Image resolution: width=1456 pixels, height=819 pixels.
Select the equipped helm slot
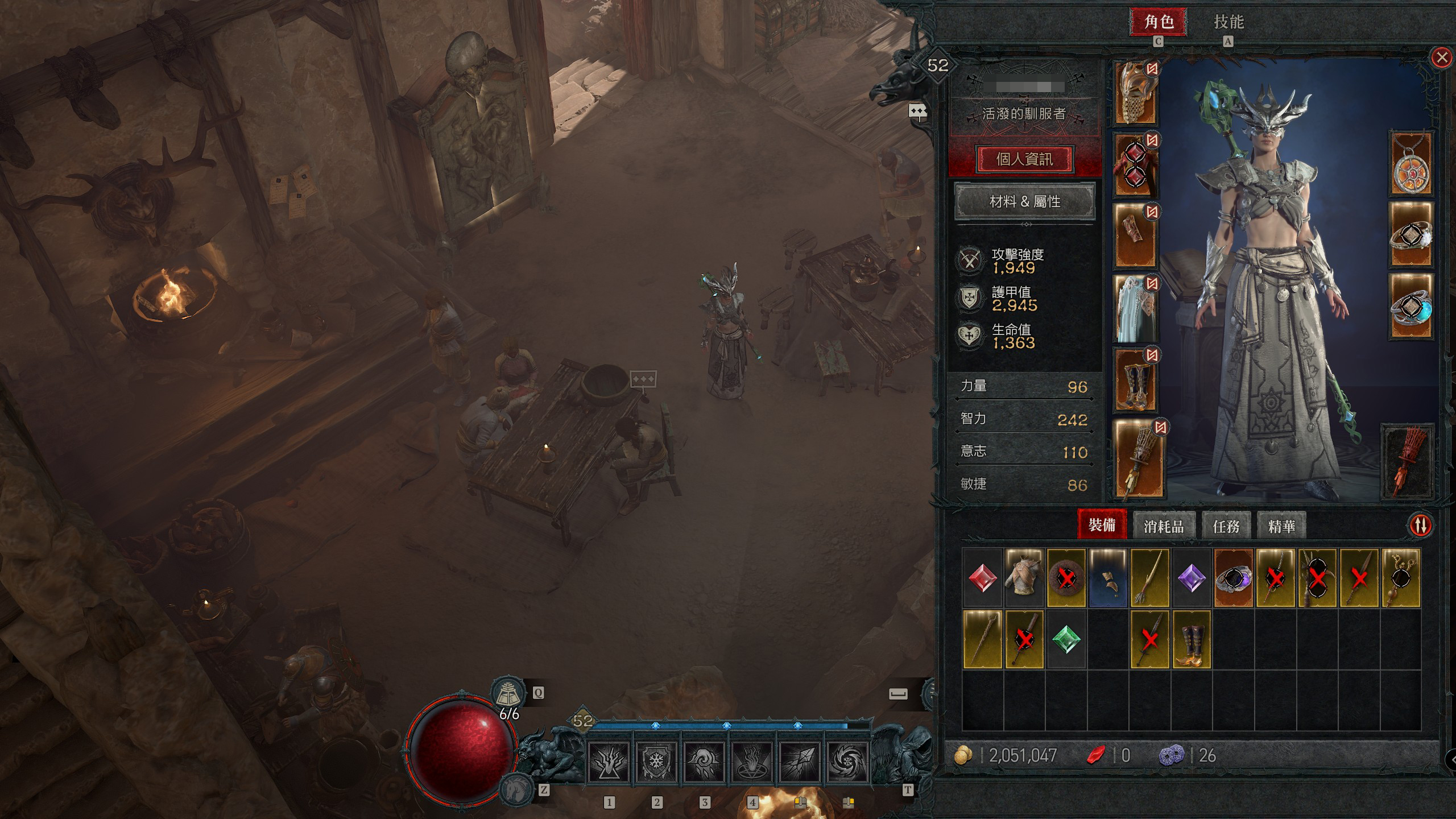tap(1135, 93)
